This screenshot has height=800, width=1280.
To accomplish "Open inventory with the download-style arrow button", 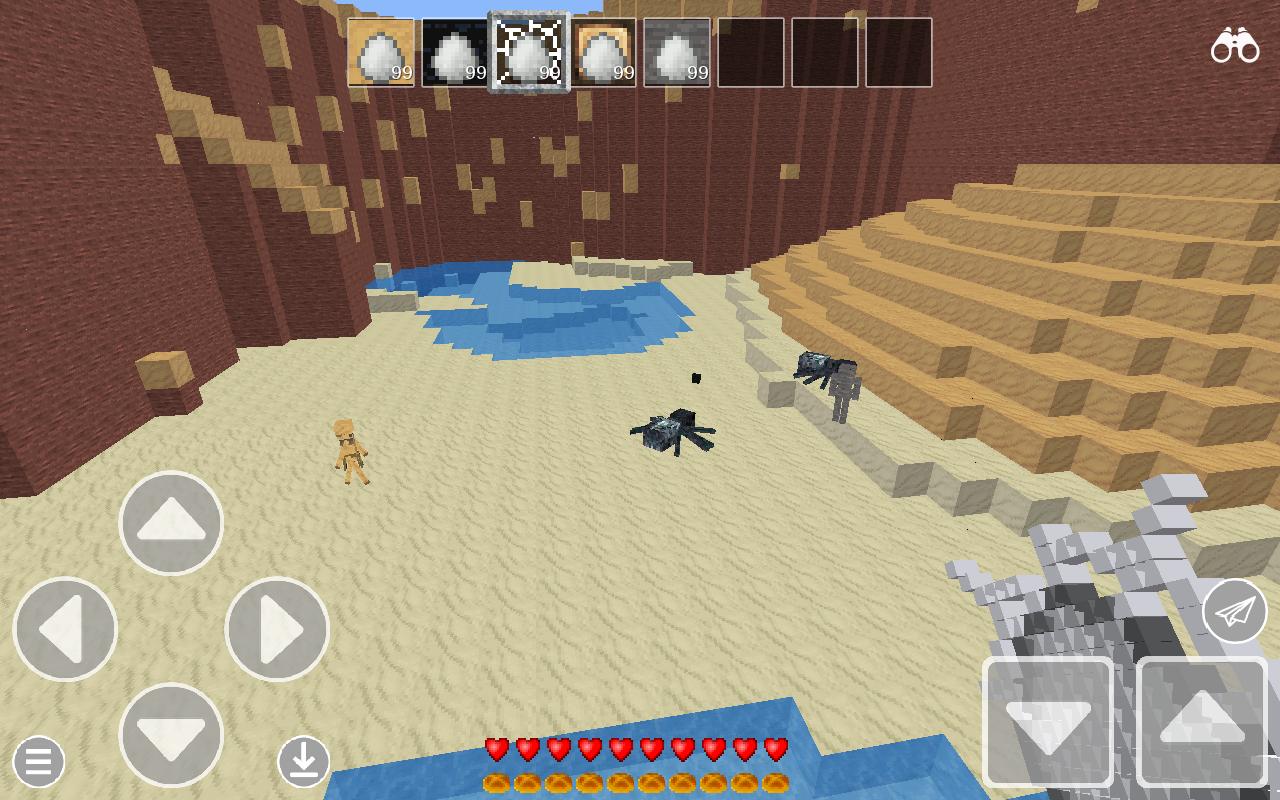I will click(x=305, y=762).
